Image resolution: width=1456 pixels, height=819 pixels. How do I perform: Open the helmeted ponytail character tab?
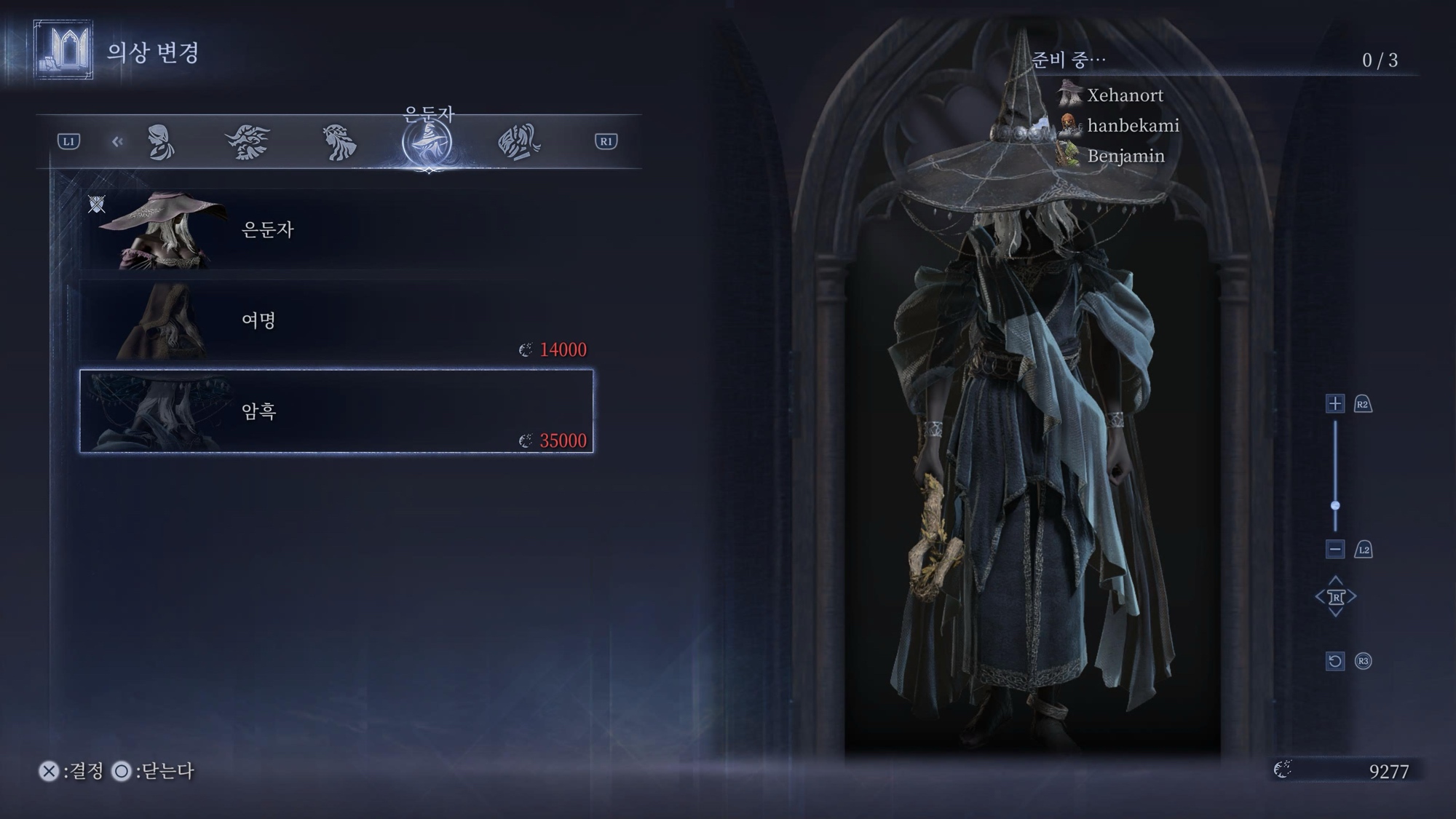(x=518, y=141)
